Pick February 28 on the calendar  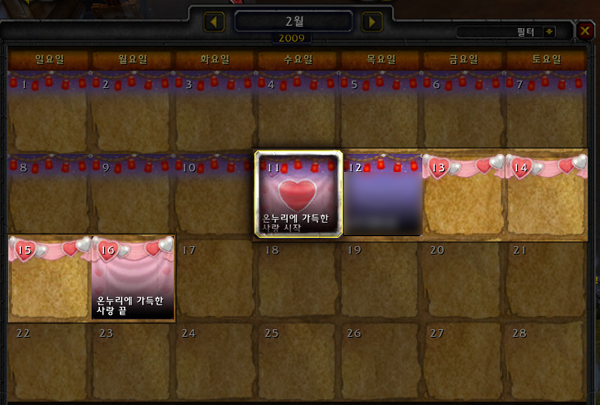(547, 360)
